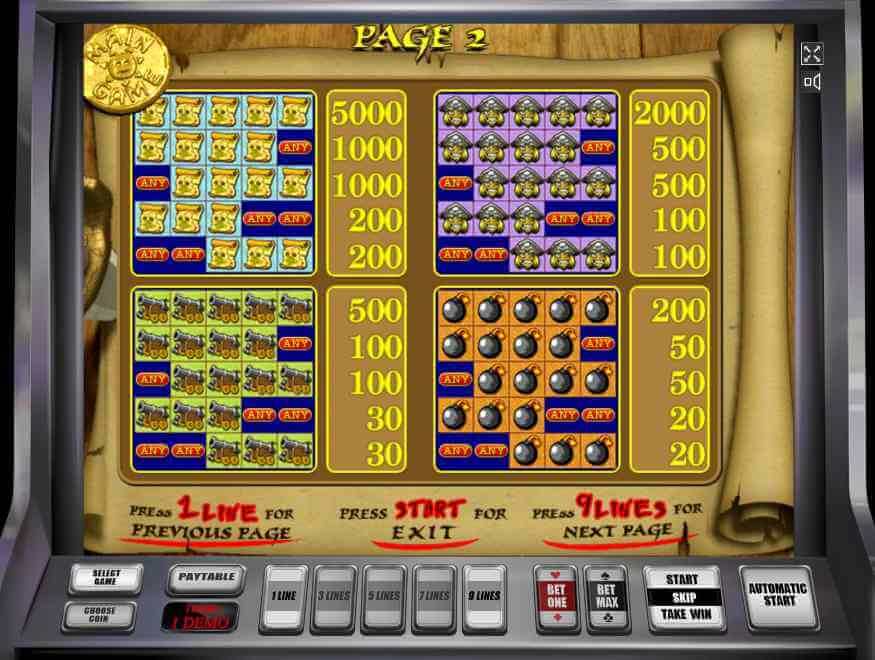Image resolution: width=875 pixels, height=660 pixels.
Task: Choose the 3 Lines button
Action: tap(335, 597)
